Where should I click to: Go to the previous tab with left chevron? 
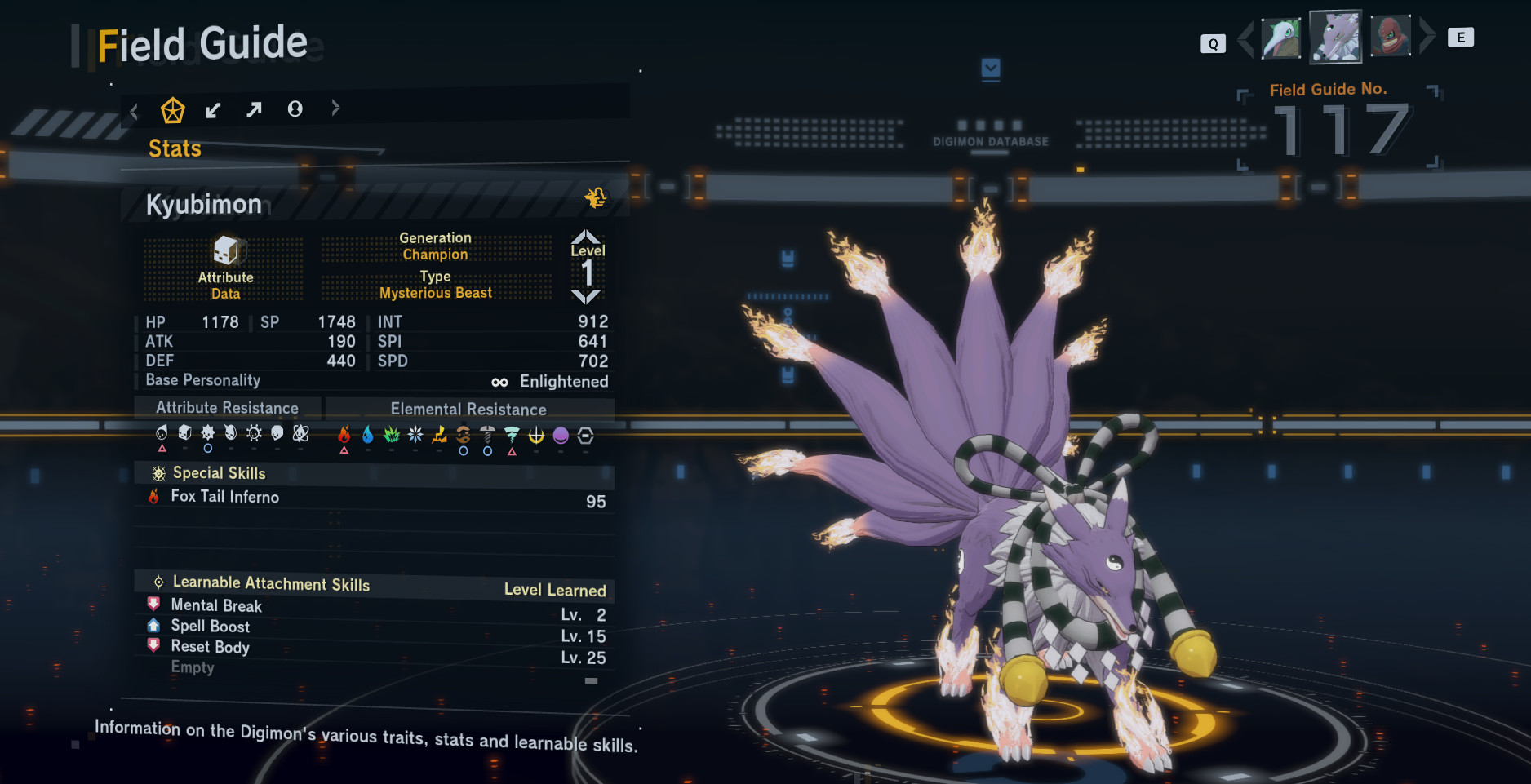(x=135, y=111)
